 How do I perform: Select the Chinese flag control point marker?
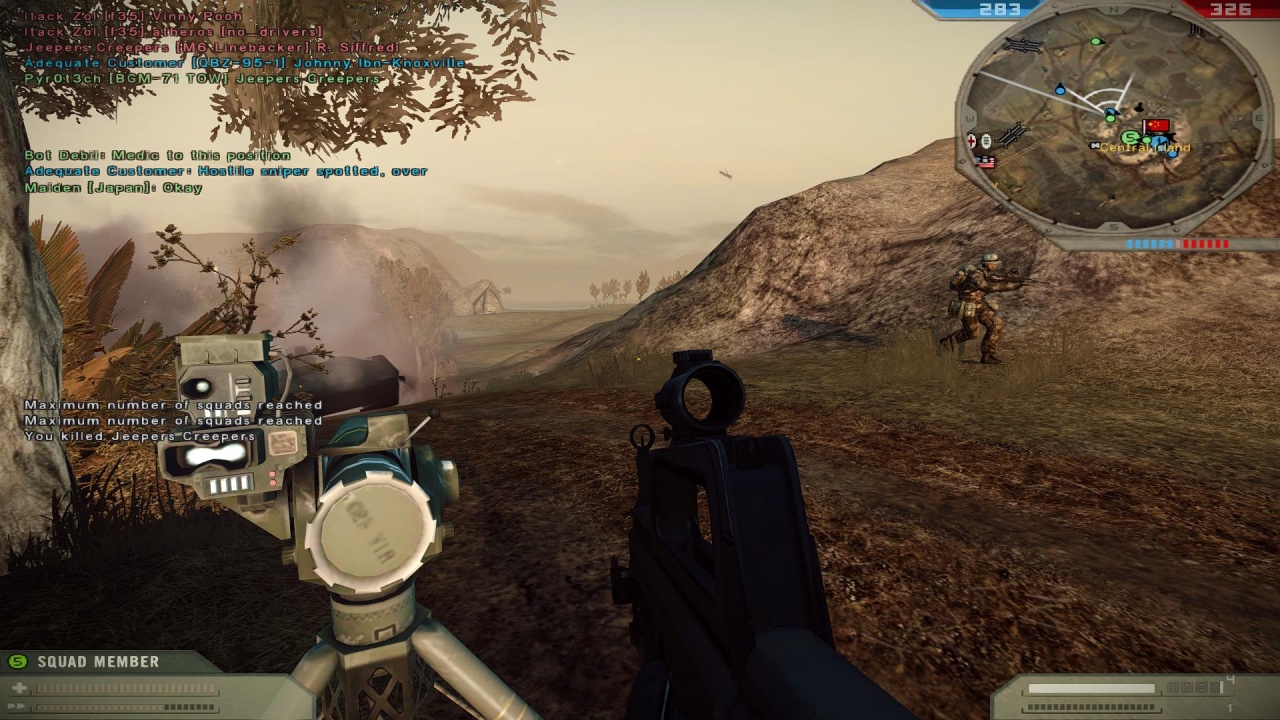pyautogui.click(x=1157, y=127)
